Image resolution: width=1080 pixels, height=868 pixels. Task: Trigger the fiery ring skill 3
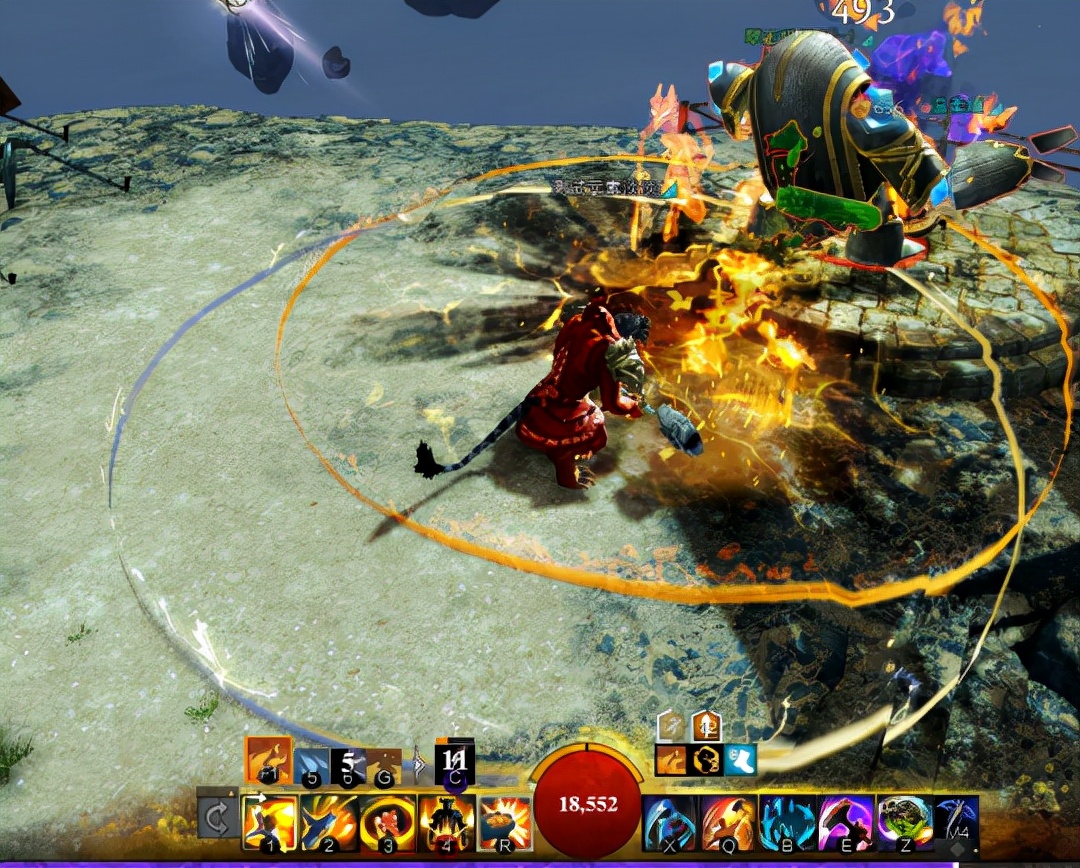pyautogui.click(x=388, y=822)
